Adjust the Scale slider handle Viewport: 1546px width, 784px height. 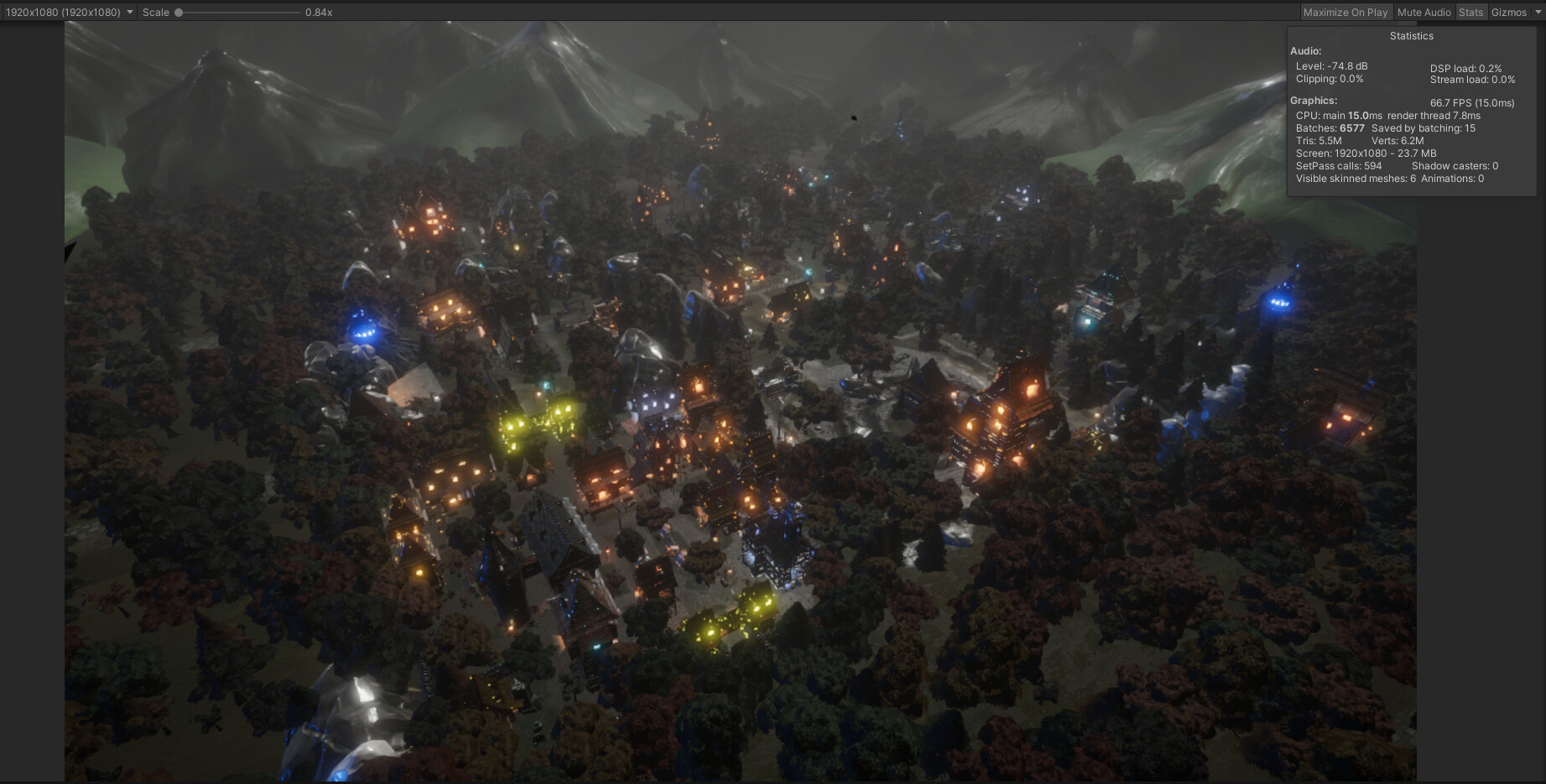click(x=179, y=13)
